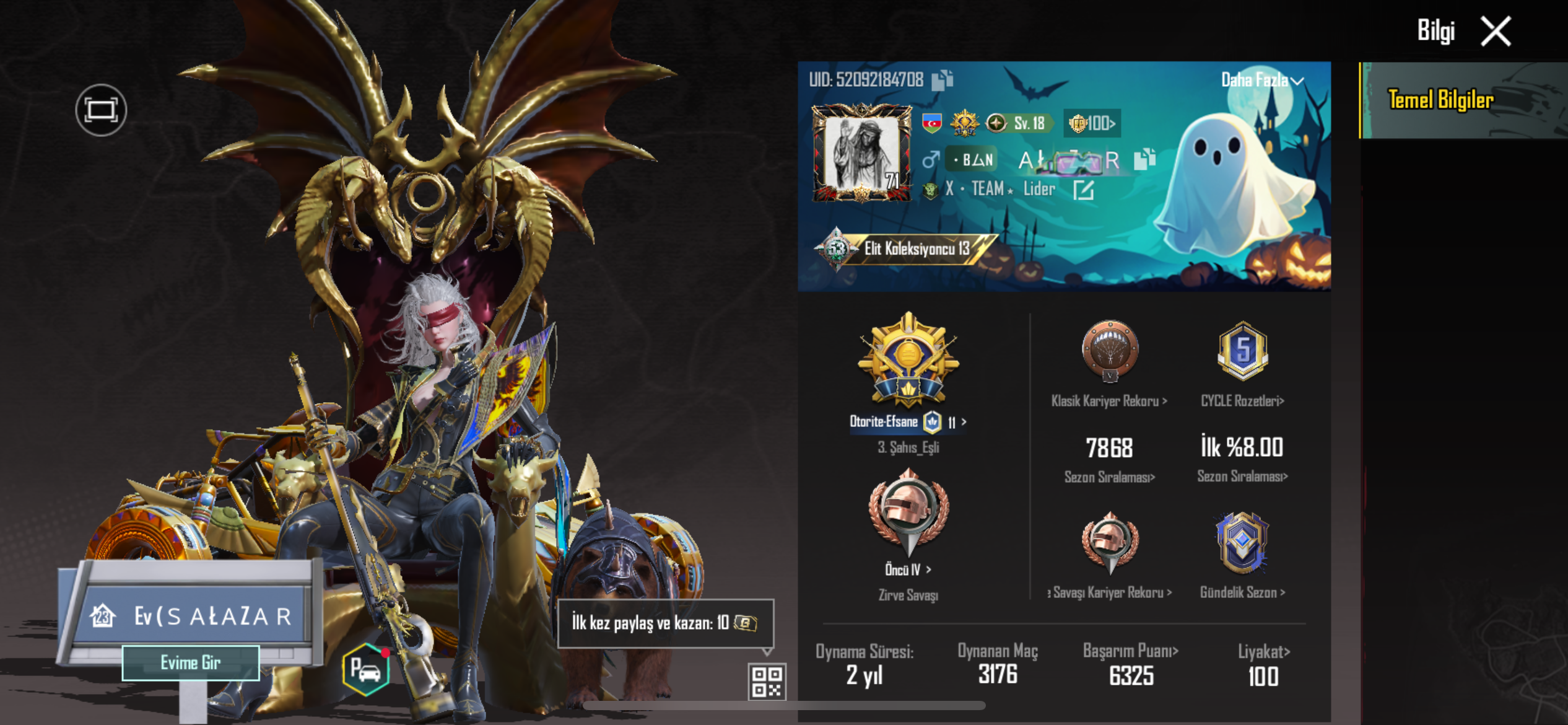Copy the player nickname
The height and width of the screenshot is (725, 1568).
[x=1144, y=159]
